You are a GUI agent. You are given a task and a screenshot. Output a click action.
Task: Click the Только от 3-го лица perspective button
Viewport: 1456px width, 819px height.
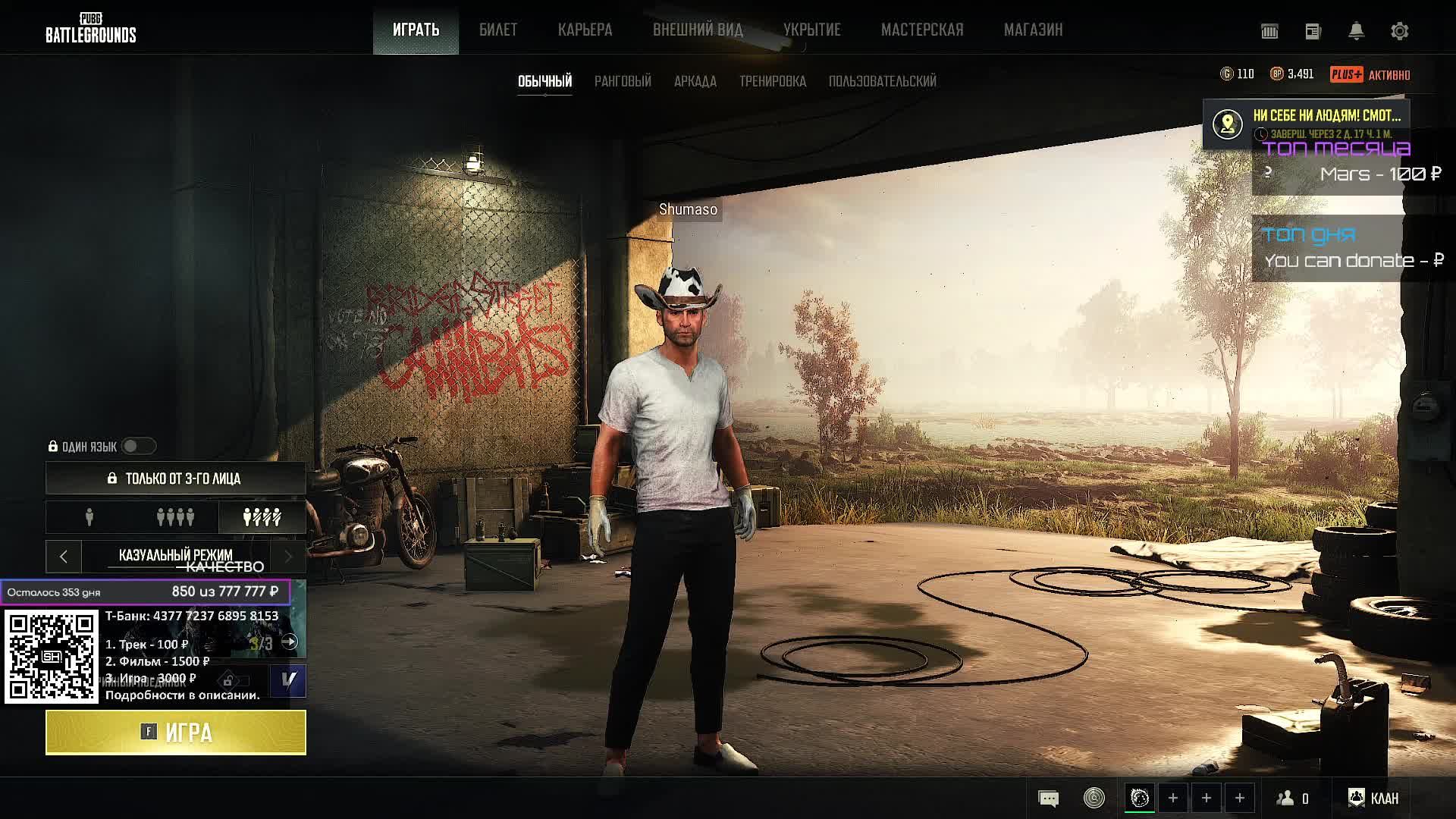point(176,479)
